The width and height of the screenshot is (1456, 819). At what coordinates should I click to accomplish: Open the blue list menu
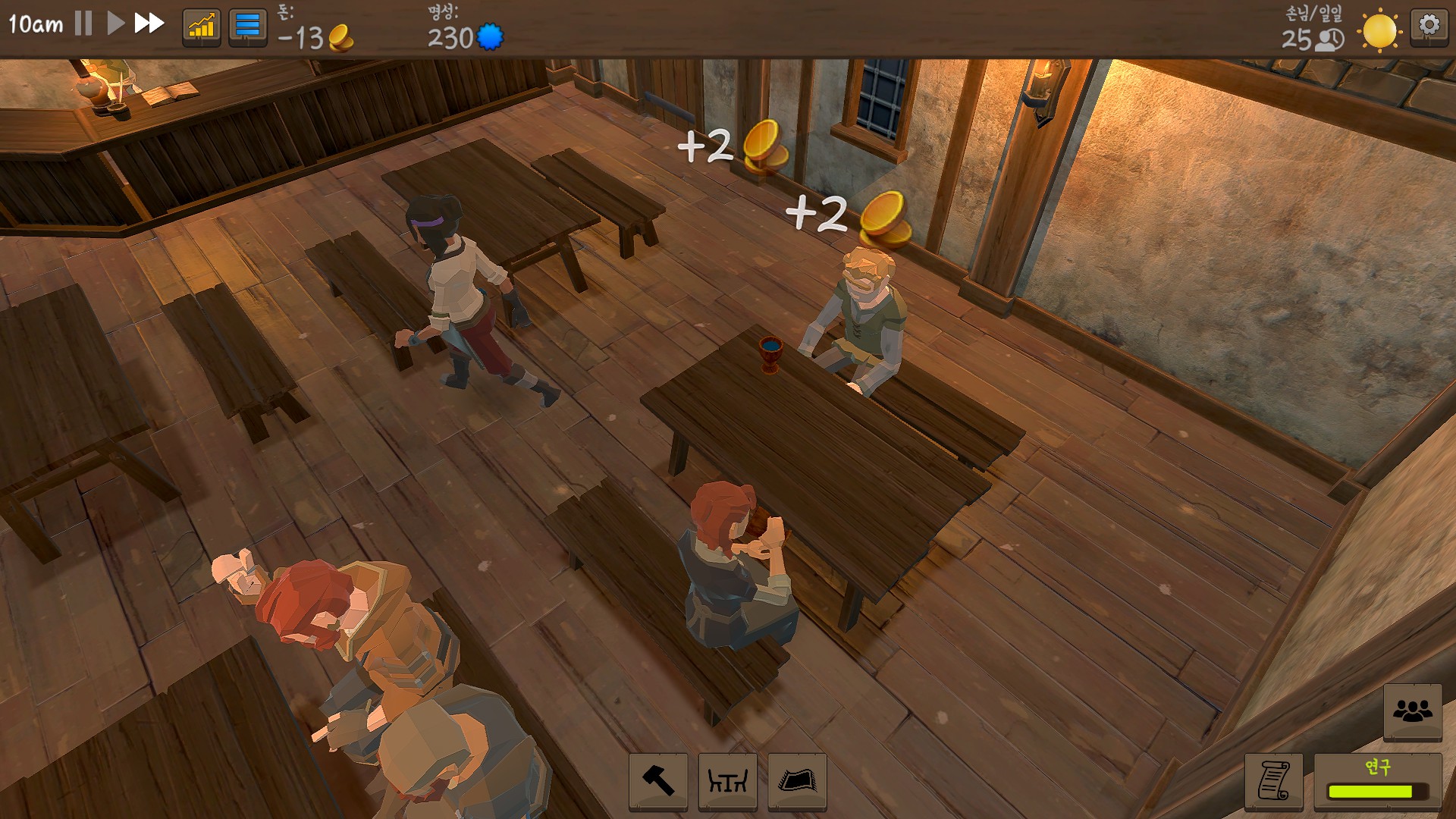[247, 28]
